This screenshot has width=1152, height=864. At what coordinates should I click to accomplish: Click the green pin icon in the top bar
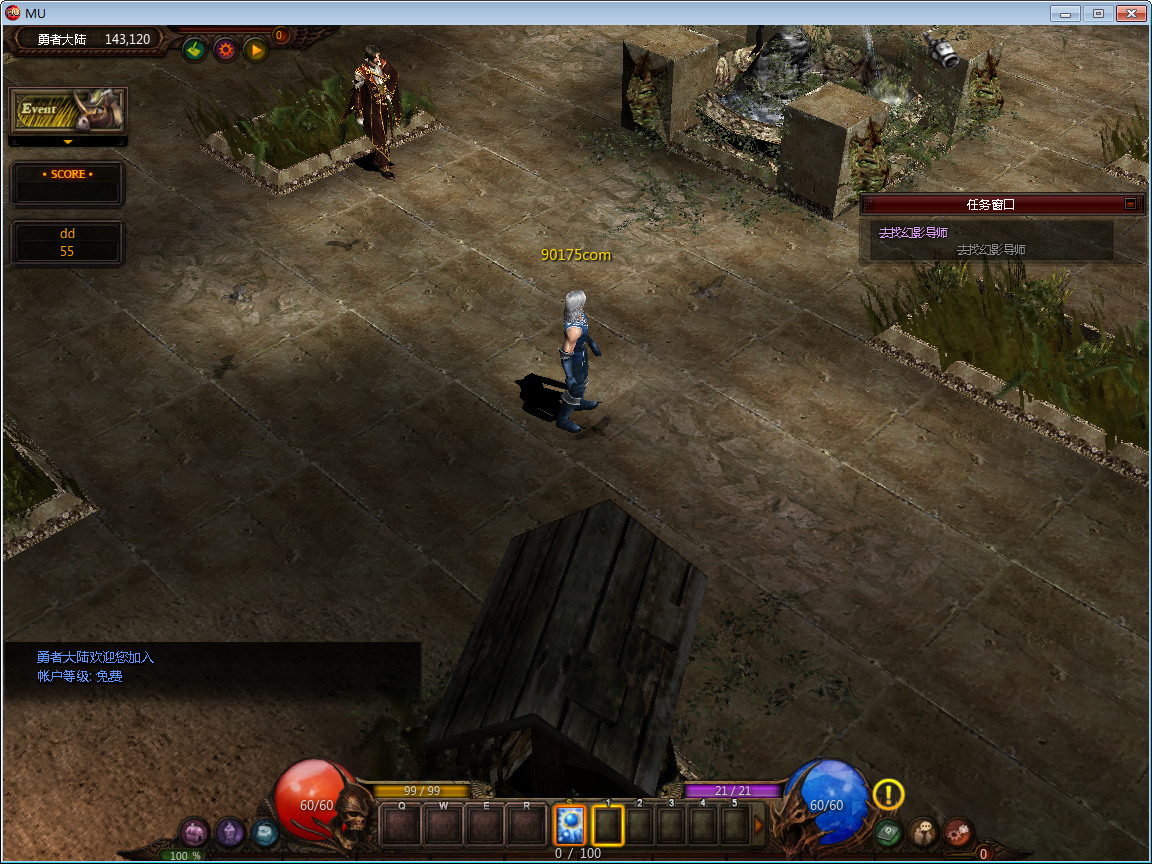(195, 49)
